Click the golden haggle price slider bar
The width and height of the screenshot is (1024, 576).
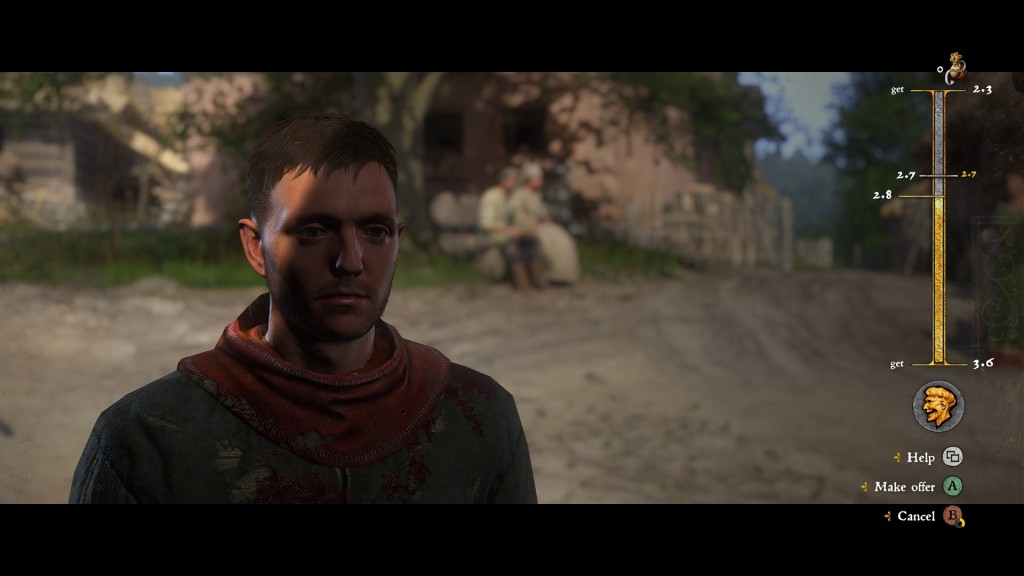pyautogui.click(x=938, y=280)
